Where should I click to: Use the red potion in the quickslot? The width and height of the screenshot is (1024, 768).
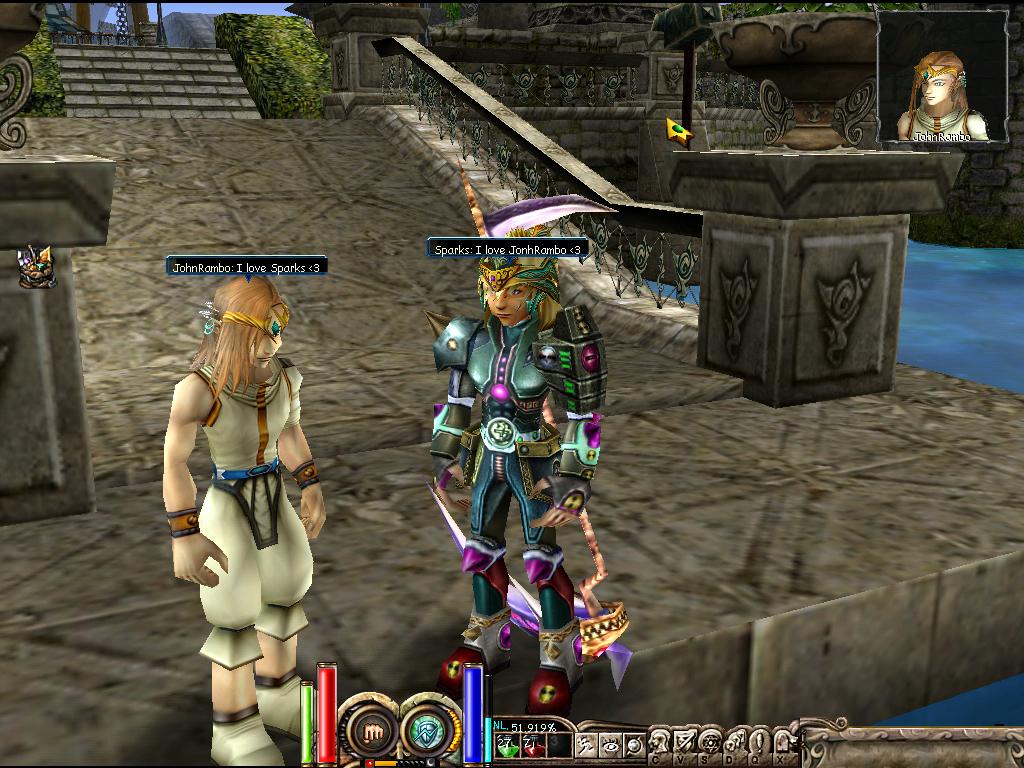coord(533,745)
